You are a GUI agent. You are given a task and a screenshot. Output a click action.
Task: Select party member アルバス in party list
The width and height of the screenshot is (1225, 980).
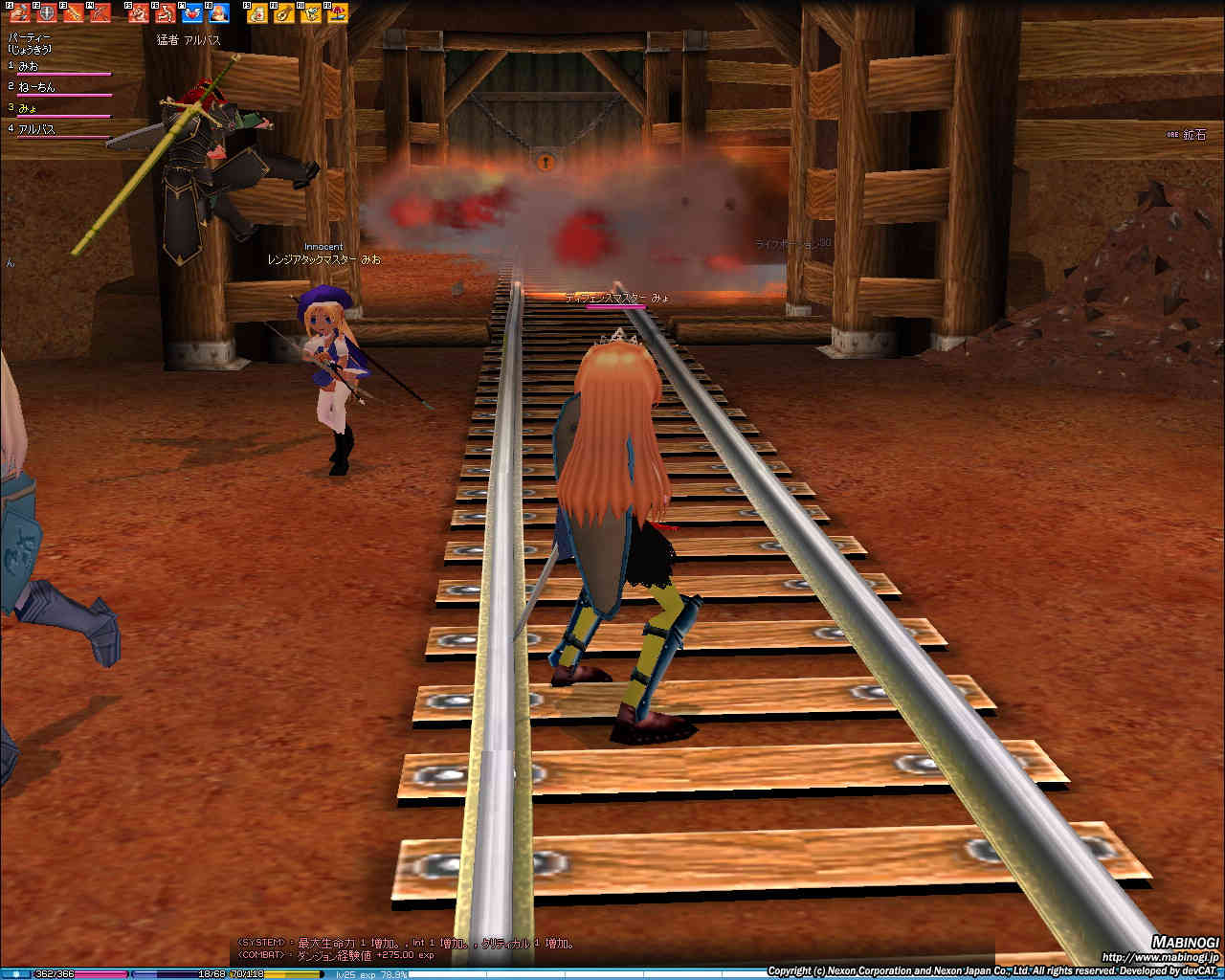(36, 129)
